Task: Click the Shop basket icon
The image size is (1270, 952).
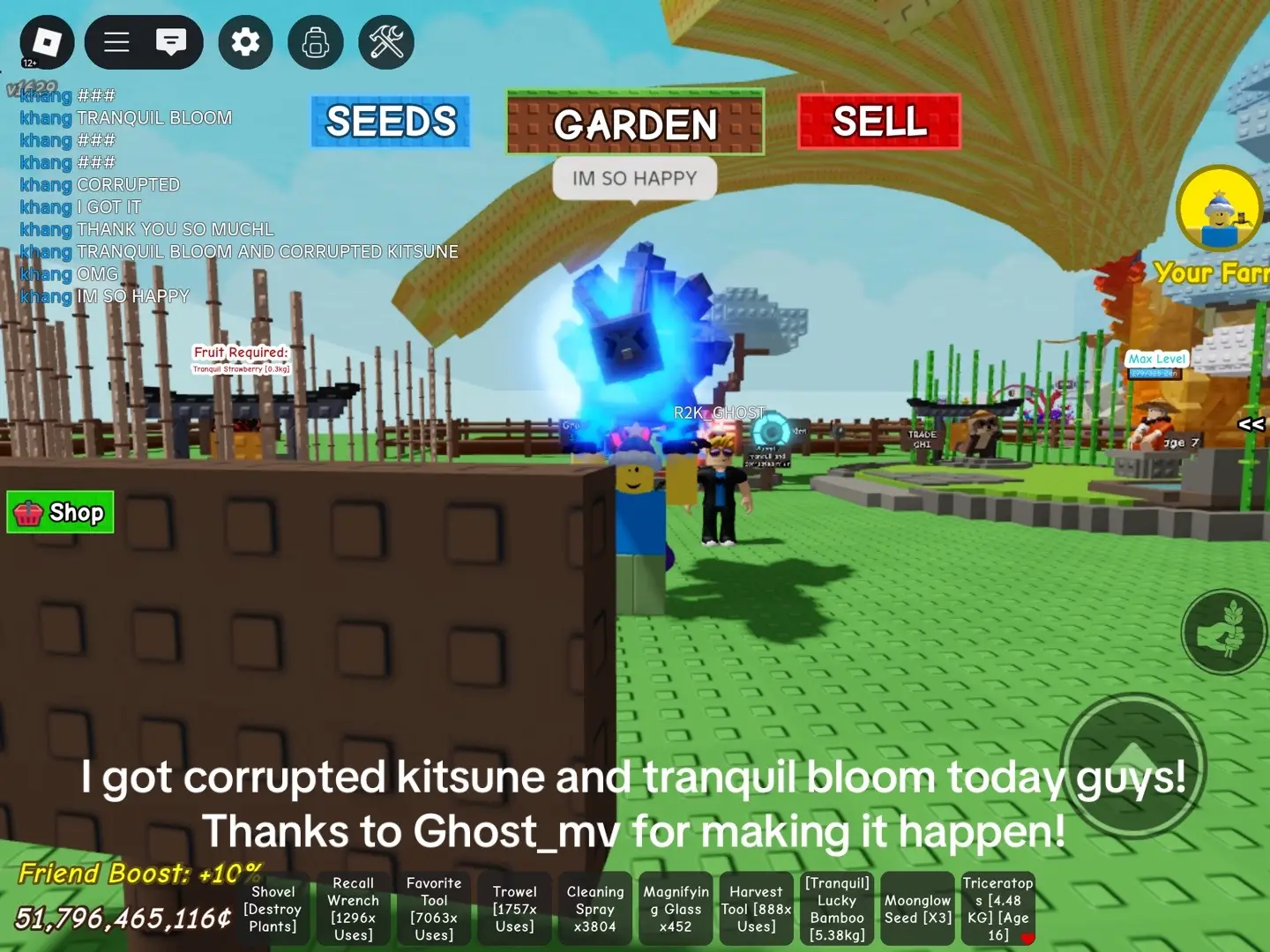Action: (30, 512)
